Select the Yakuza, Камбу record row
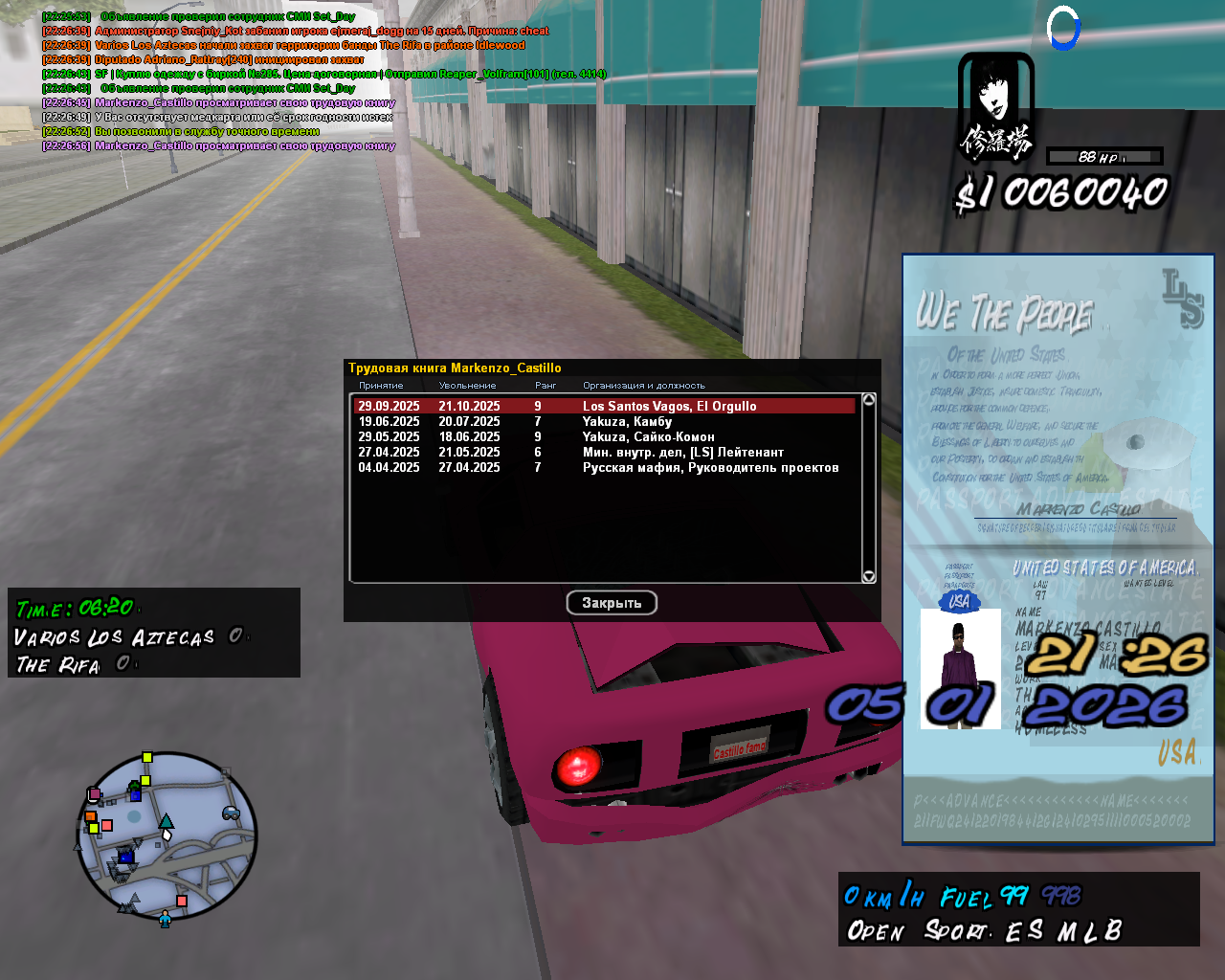 pyautogui.click(x=603, y=421)
